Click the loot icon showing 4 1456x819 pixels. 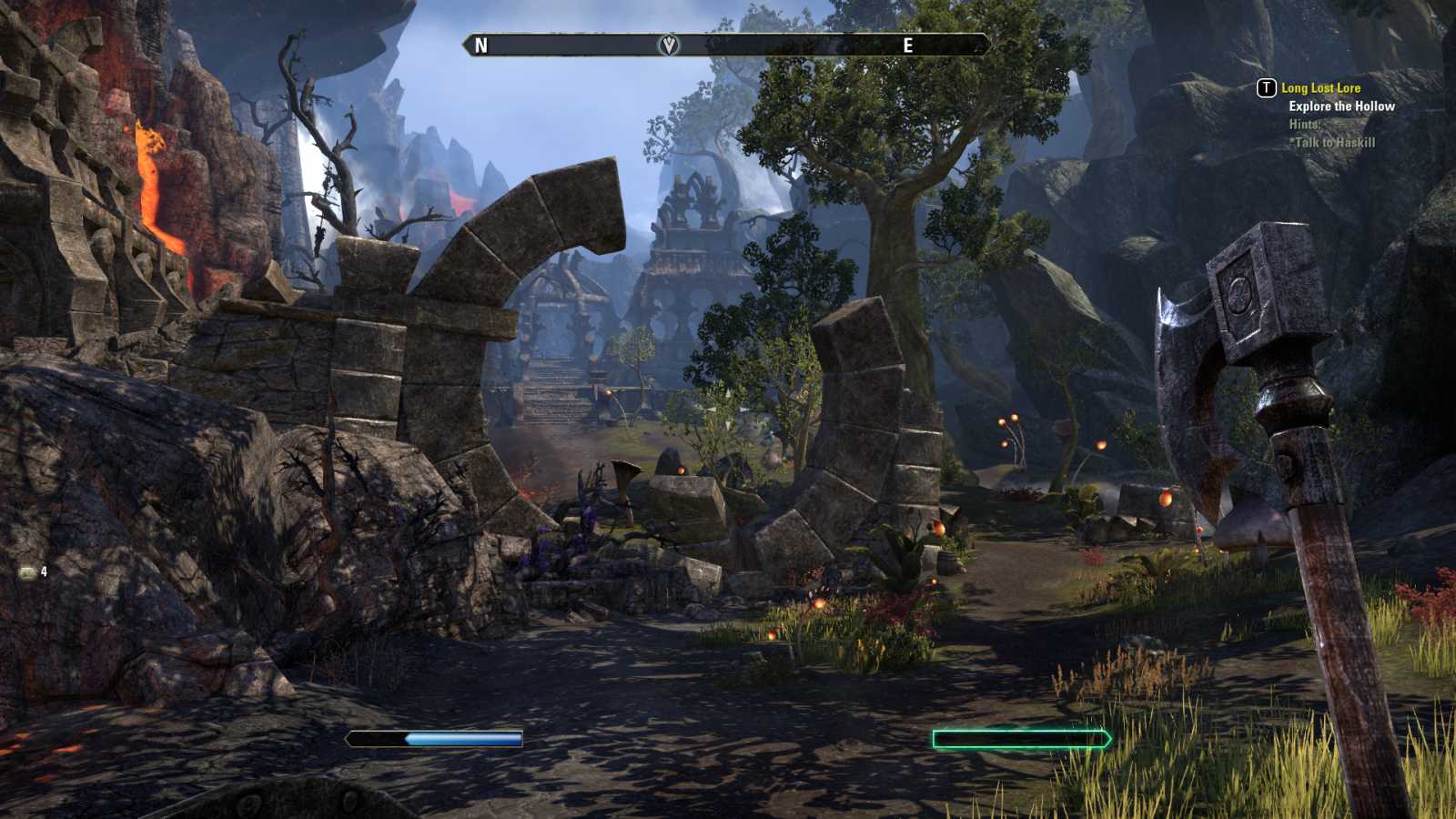click(x=28, y=571)
